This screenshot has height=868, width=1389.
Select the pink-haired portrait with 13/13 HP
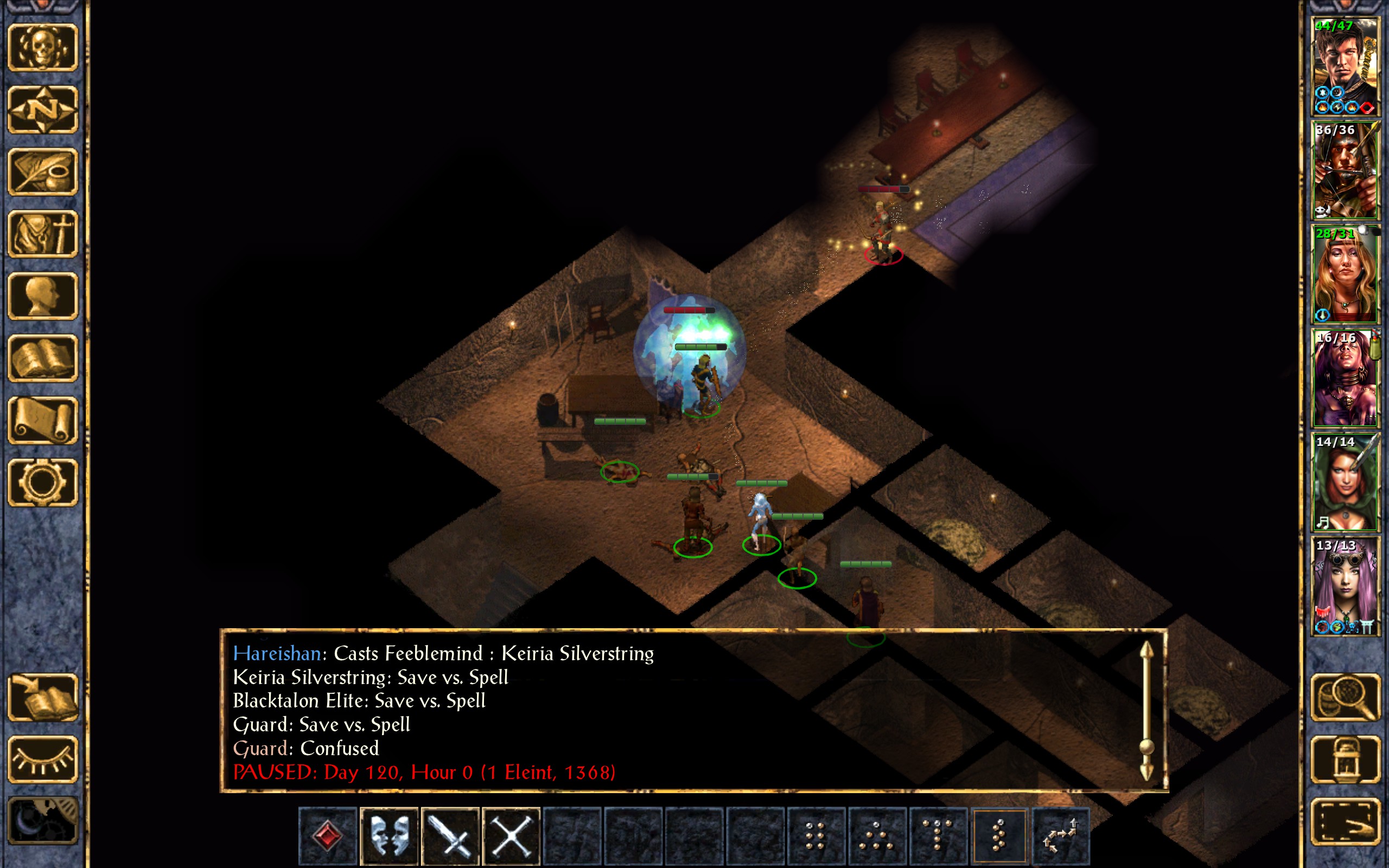point(1345,586)
